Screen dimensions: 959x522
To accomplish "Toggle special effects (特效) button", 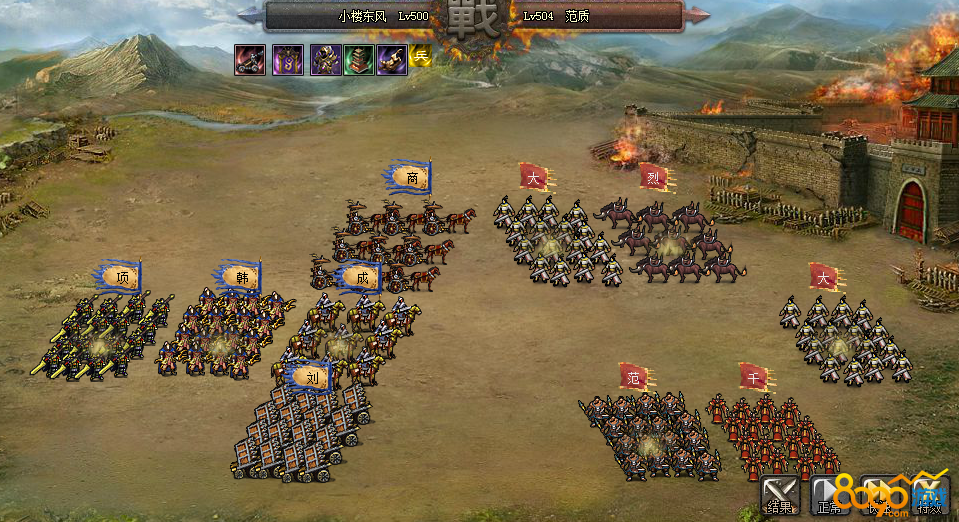I will coord(929,495).
